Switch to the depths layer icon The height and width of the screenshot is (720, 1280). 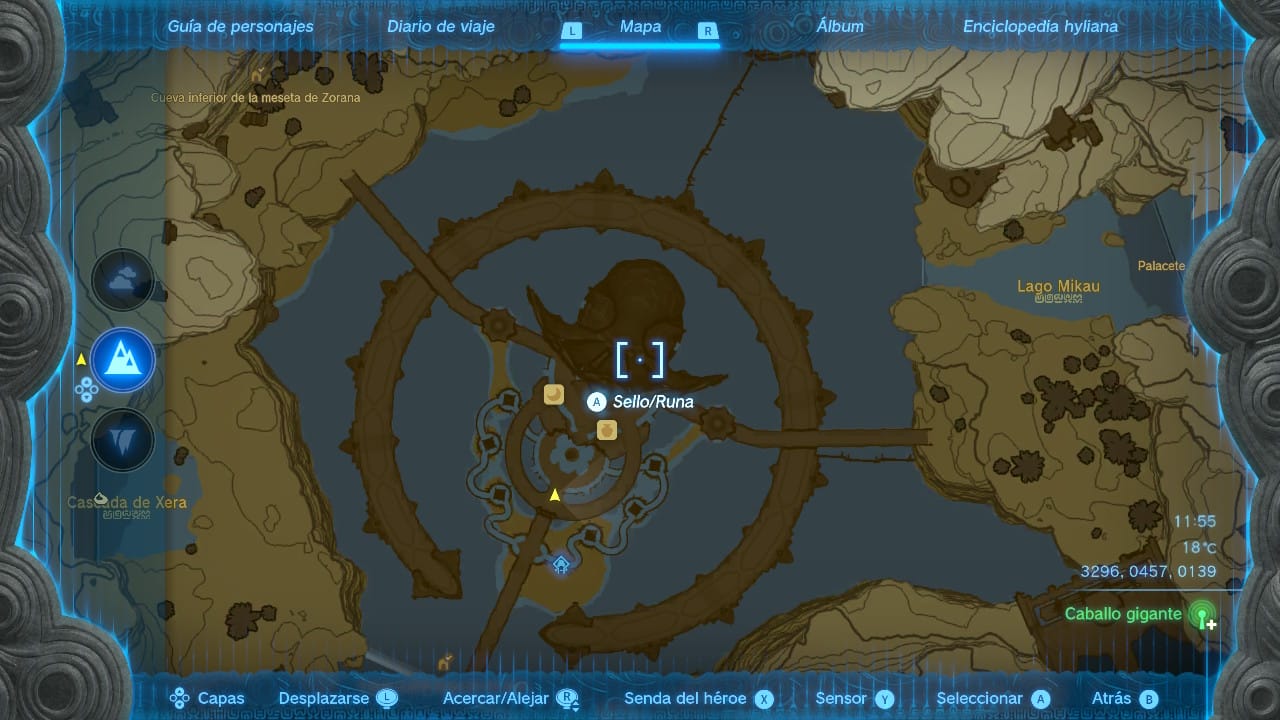coord(123,440)
